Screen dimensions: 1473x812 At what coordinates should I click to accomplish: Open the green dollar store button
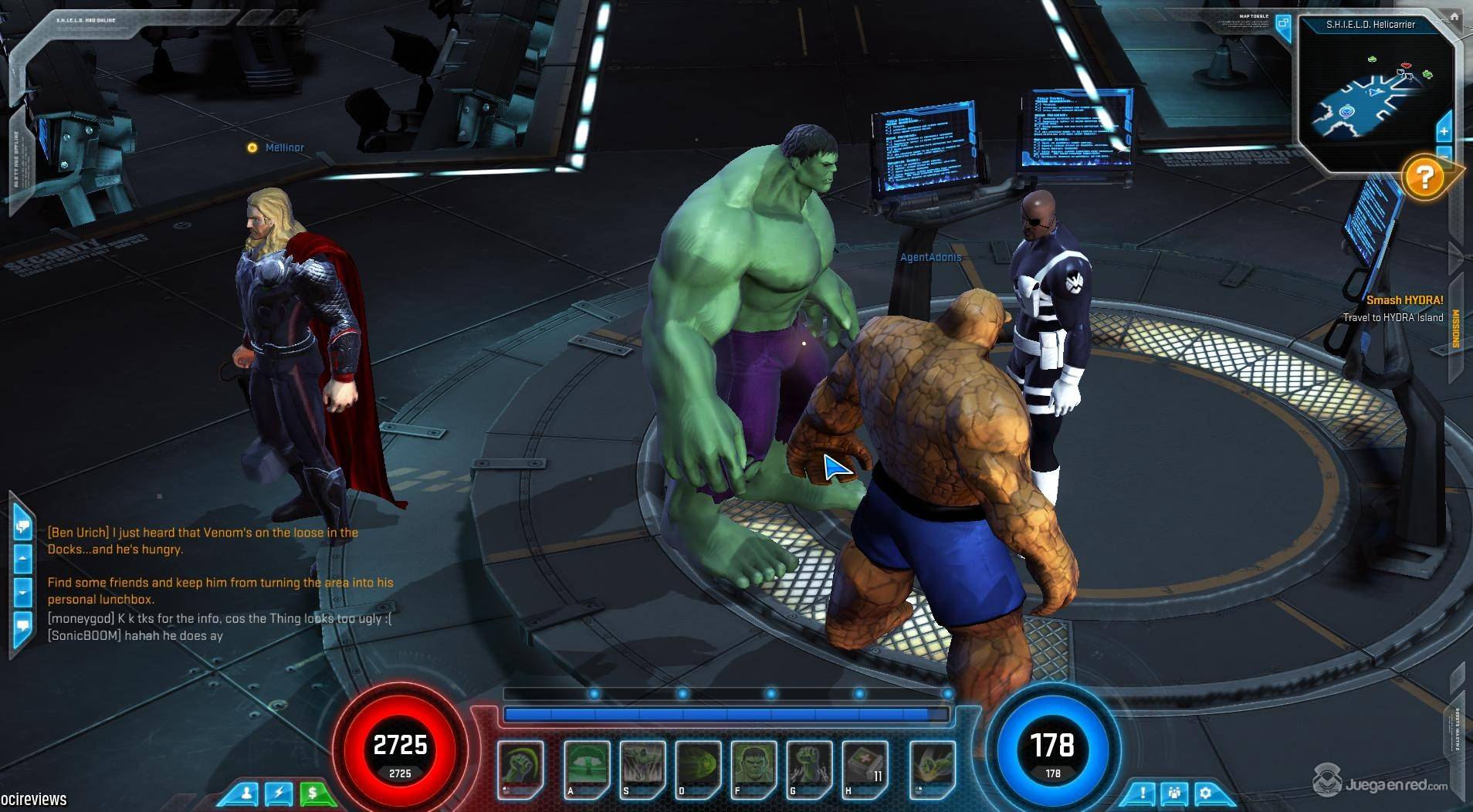click(x=313, y=793)
